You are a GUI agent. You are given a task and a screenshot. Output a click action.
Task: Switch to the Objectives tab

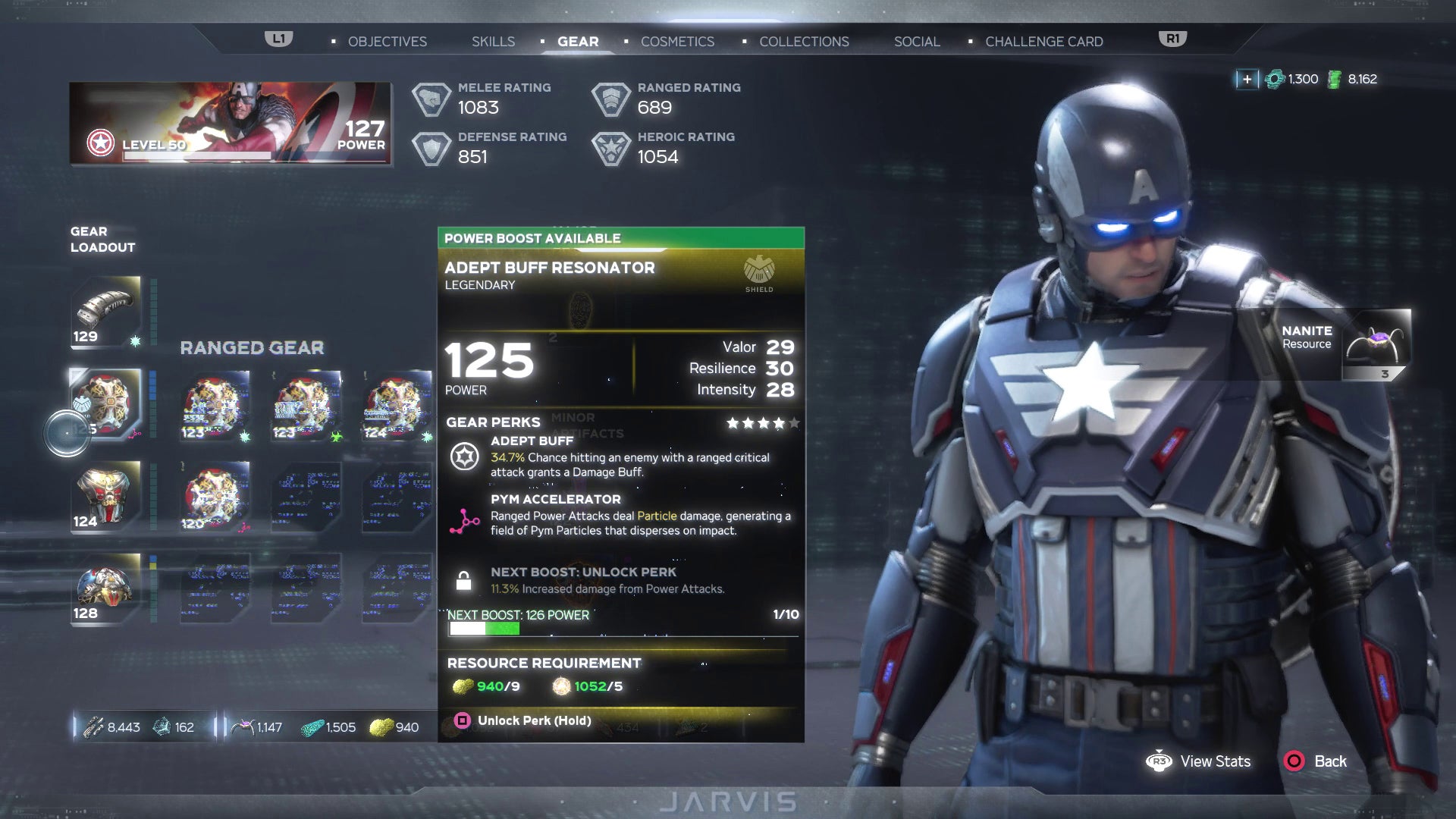click(x=387, y=42)
